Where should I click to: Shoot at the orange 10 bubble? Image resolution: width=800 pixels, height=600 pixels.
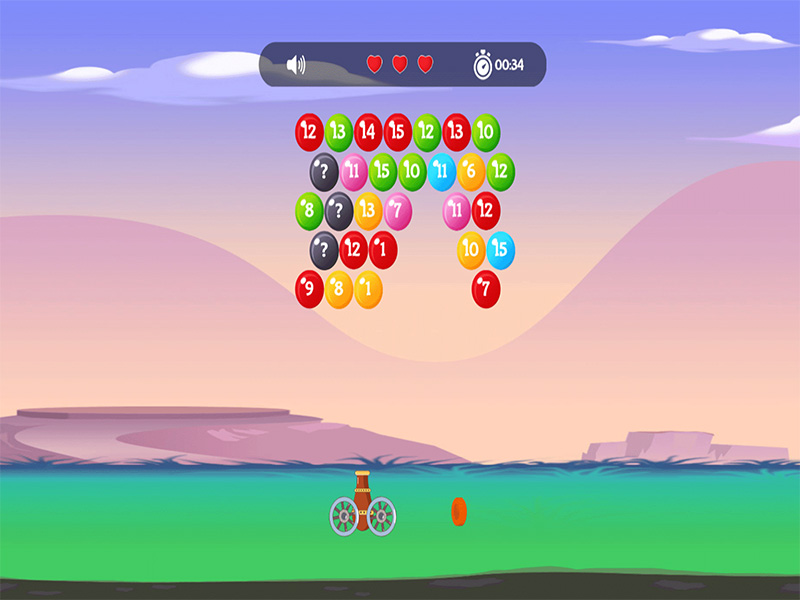[x=471, y=251]
